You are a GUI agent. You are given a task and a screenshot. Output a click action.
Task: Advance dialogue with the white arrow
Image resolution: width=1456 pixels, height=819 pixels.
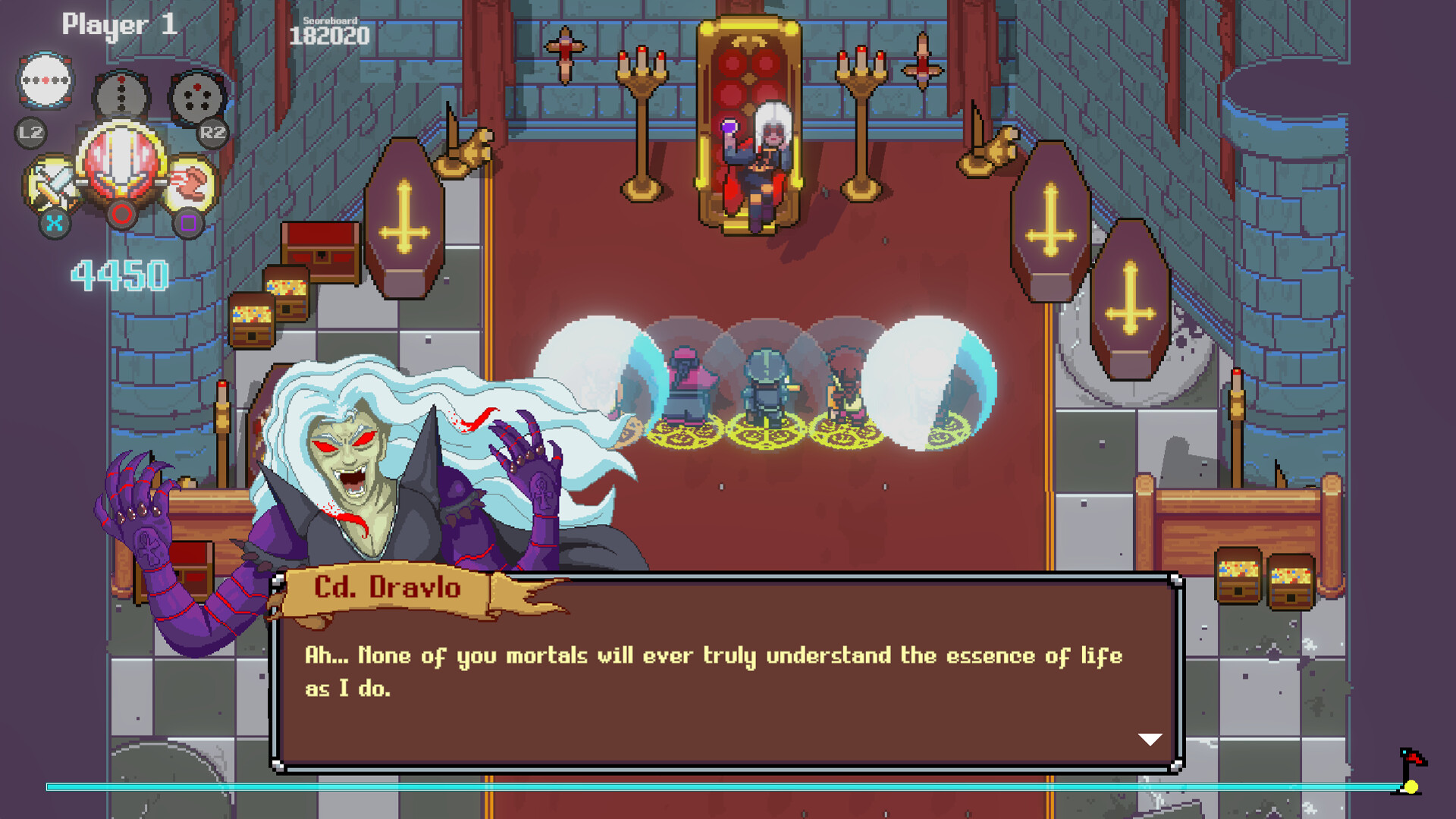click(x=1150, y=739)
